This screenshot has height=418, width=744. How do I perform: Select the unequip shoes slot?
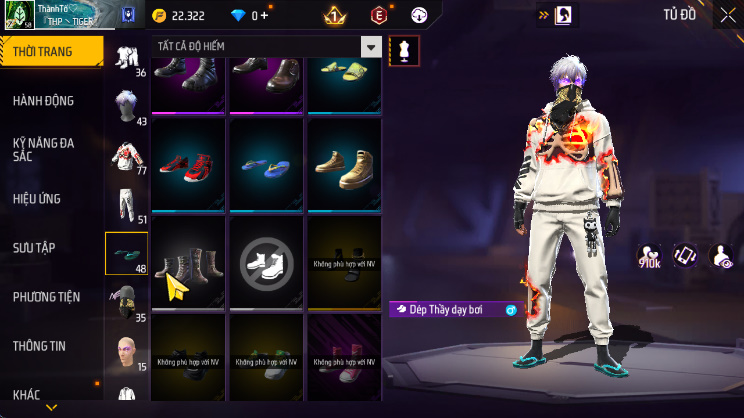coord(267,262)
